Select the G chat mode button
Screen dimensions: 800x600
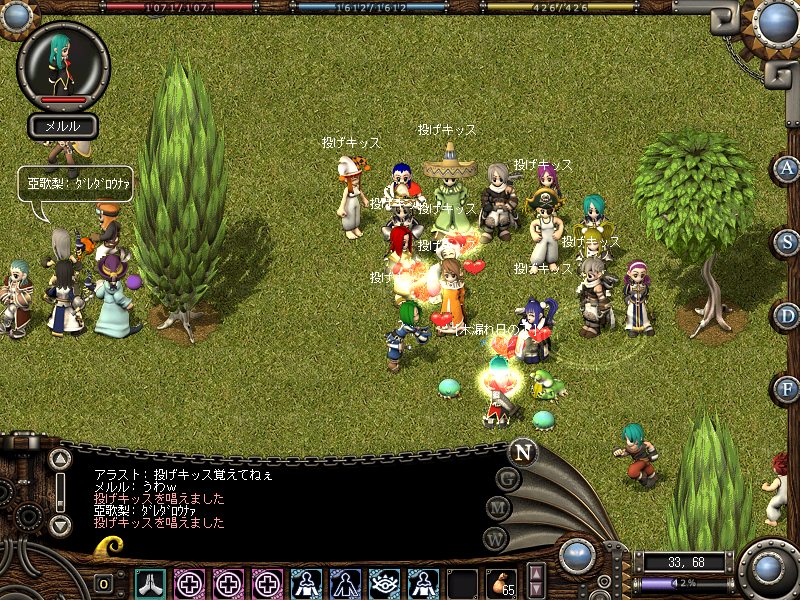[508, 480]
